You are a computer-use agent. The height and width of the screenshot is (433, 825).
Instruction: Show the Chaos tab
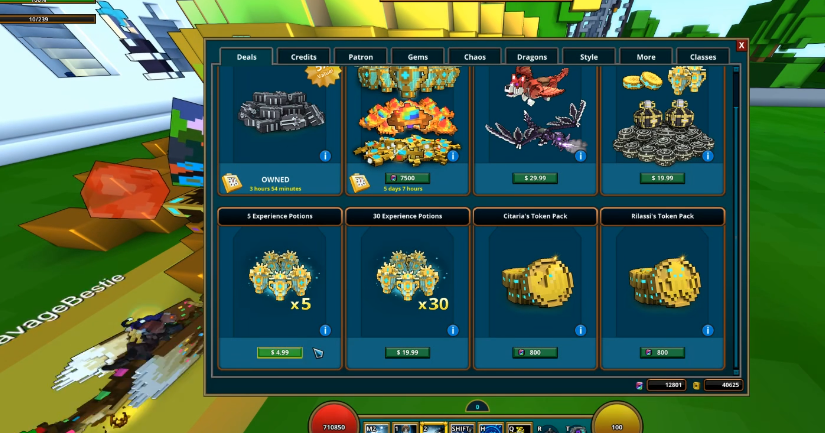[475, 57]
